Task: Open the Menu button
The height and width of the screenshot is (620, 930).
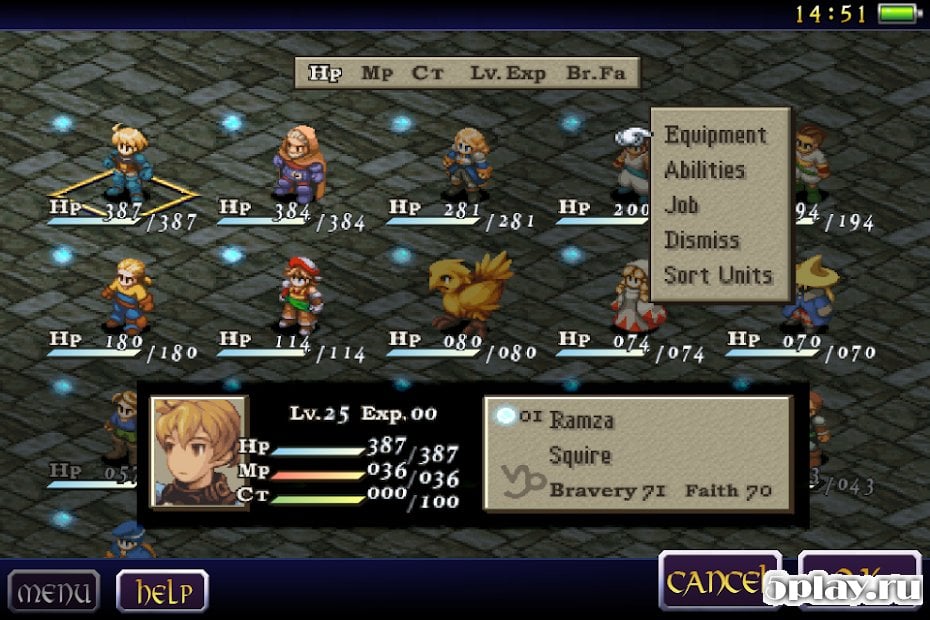Action: pyautogui.click(x=54, y=591)
